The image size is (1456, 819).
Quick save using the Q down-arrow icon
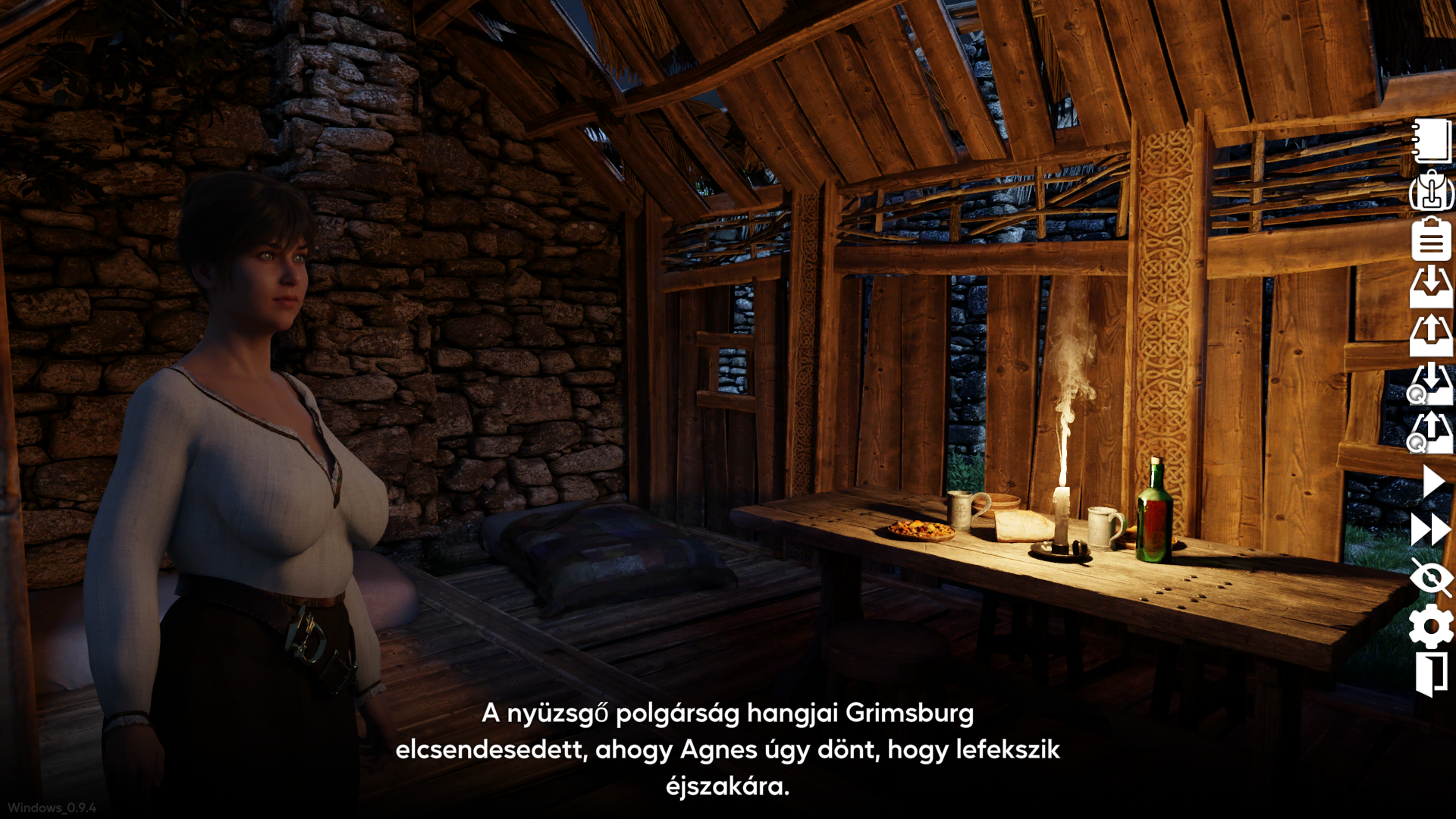pyautogui.click(x=1430, y=384)
